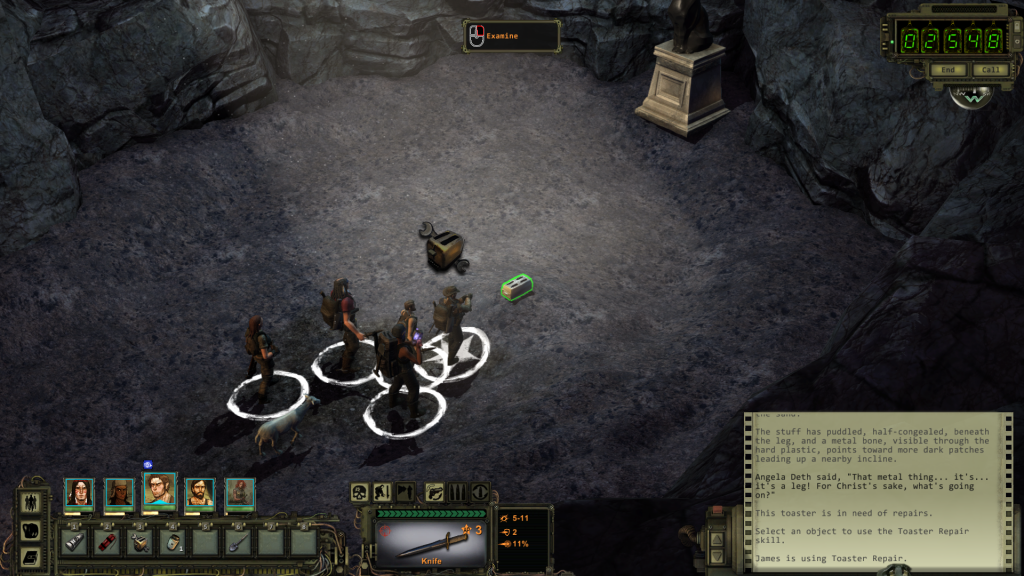Choose the long-haired woman portrait
The height and width of the screenshot is (576, 1024).
pyautogui.click(x=79, y=492)
